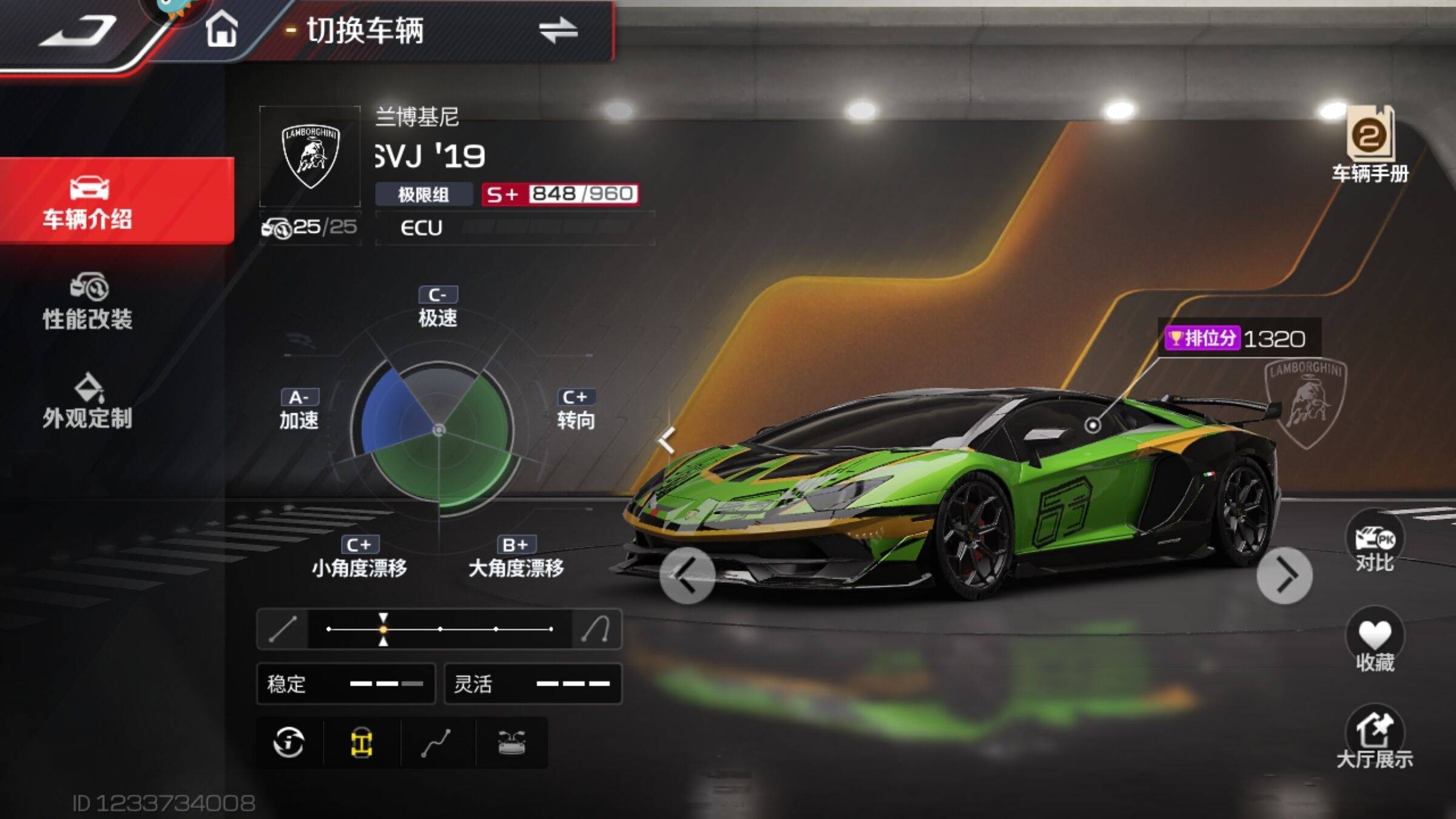Image resolution: width=1456 pixels, height=819 pixels.
Task: Adjust the handling tuning slider marker
Action: coord(383,629)
